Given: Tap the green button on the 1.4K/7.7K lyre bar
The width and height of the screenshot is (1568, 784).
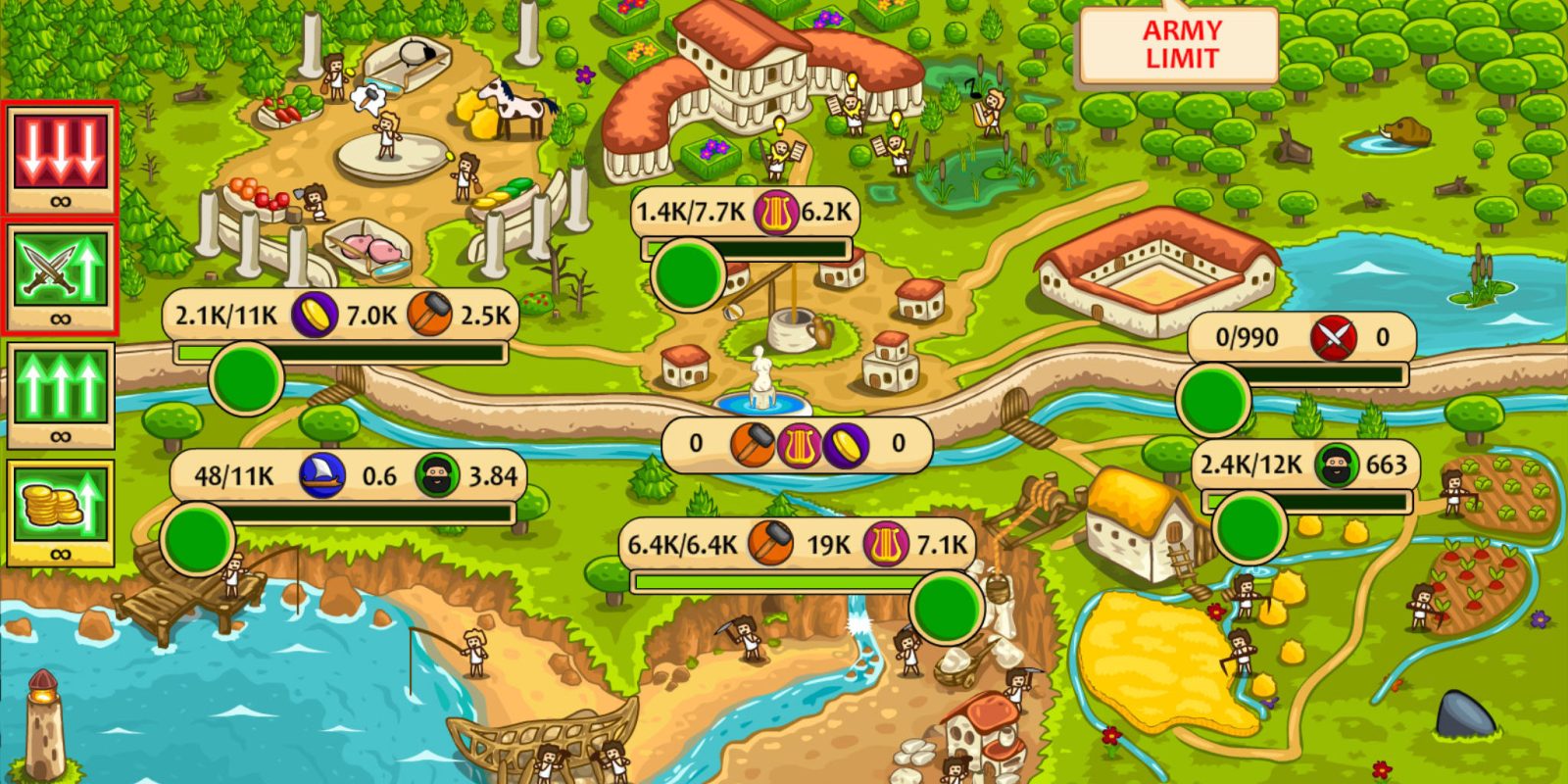Looking at the screenshot, I should [688, 275].
